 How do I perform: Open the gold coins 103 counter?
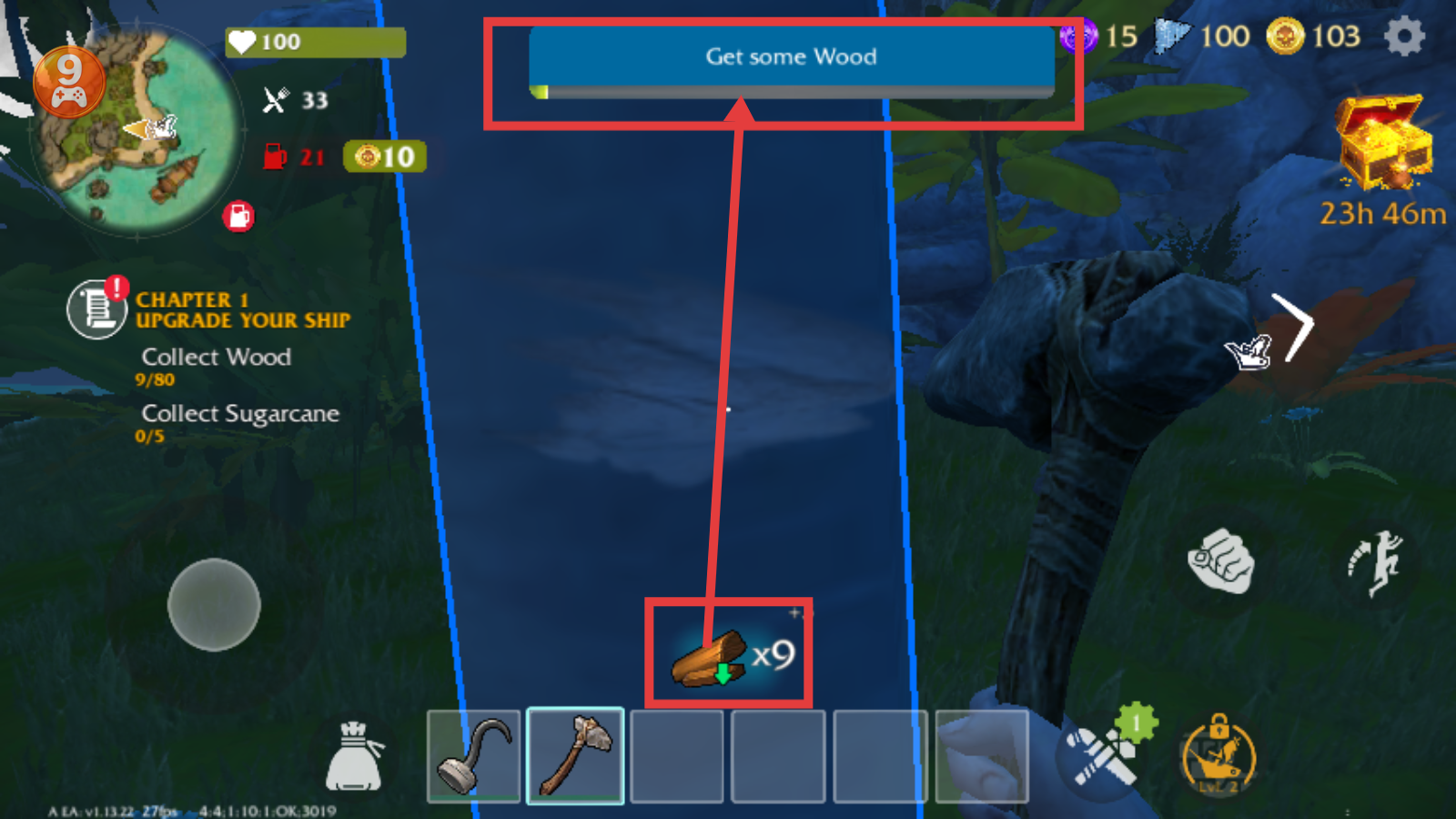coord(1315,37)
